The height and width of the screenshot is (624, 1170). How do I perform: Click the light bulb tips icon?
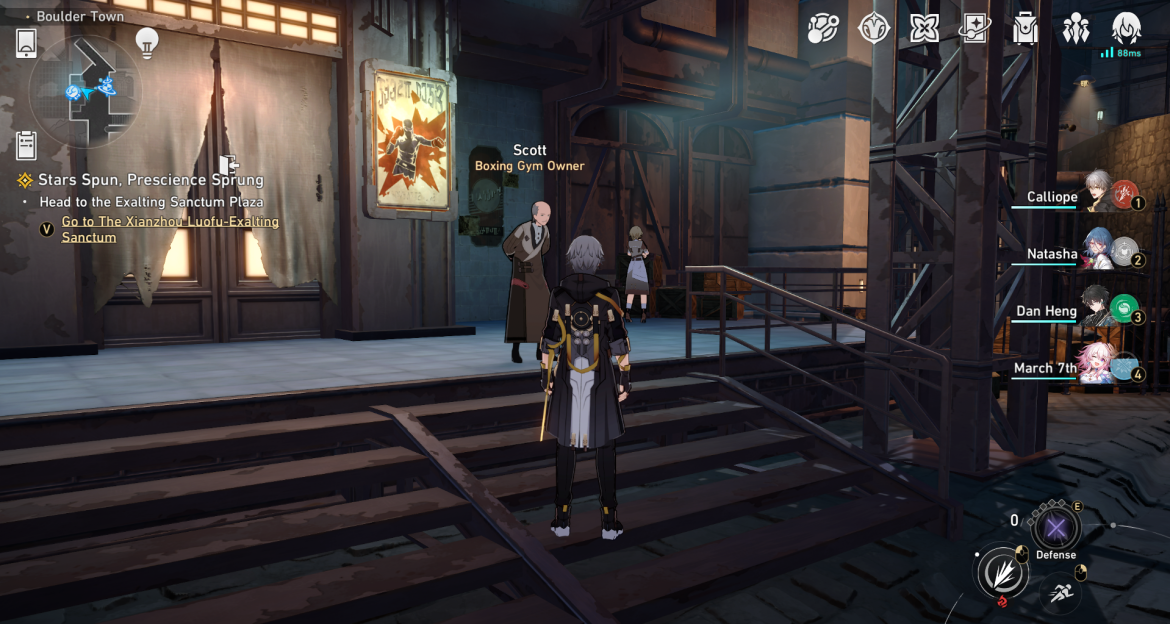coord(147,43)
